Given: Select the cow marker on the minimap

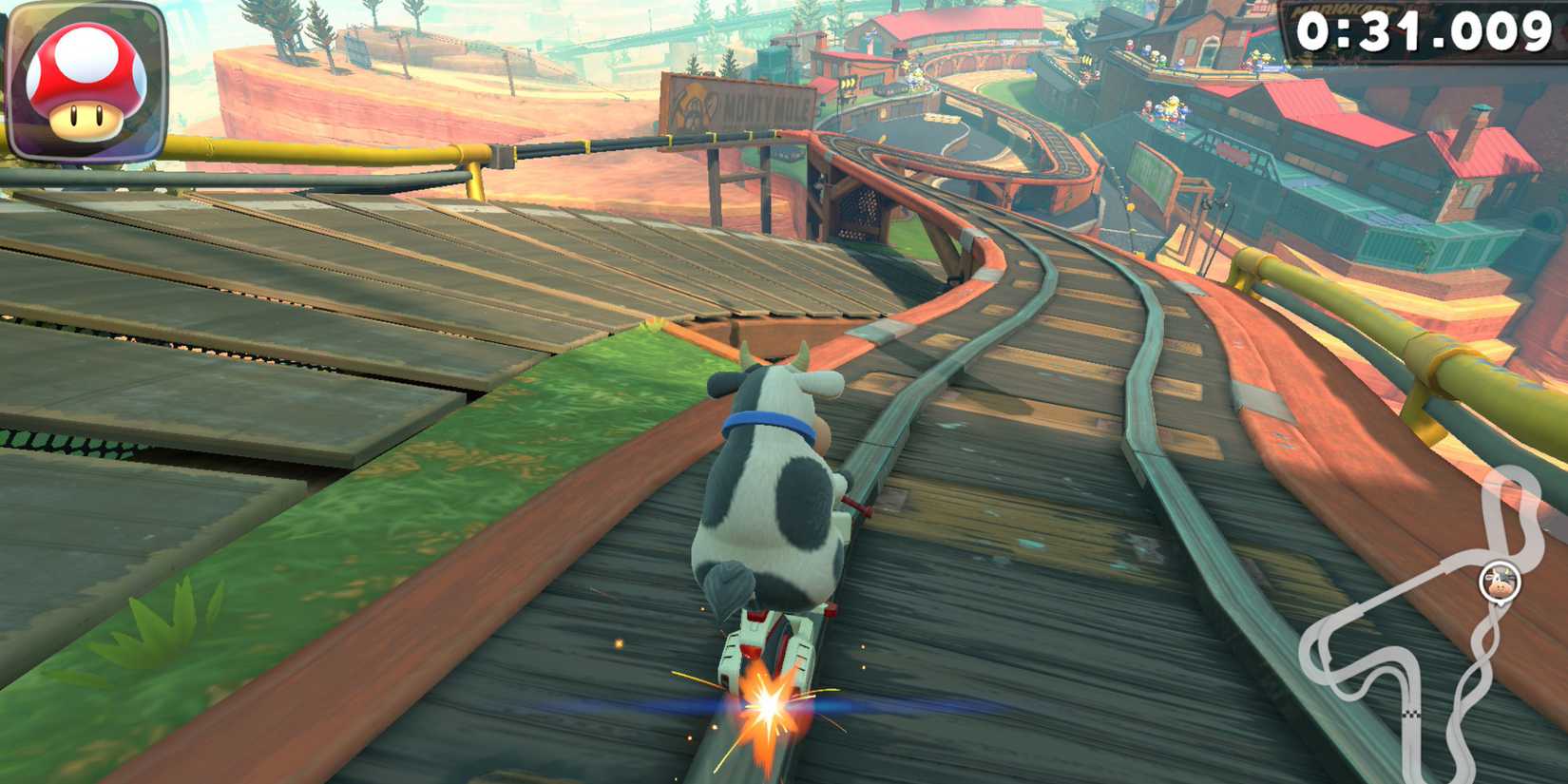Looking at the screenshot, I should click(x=1501, y=582).
